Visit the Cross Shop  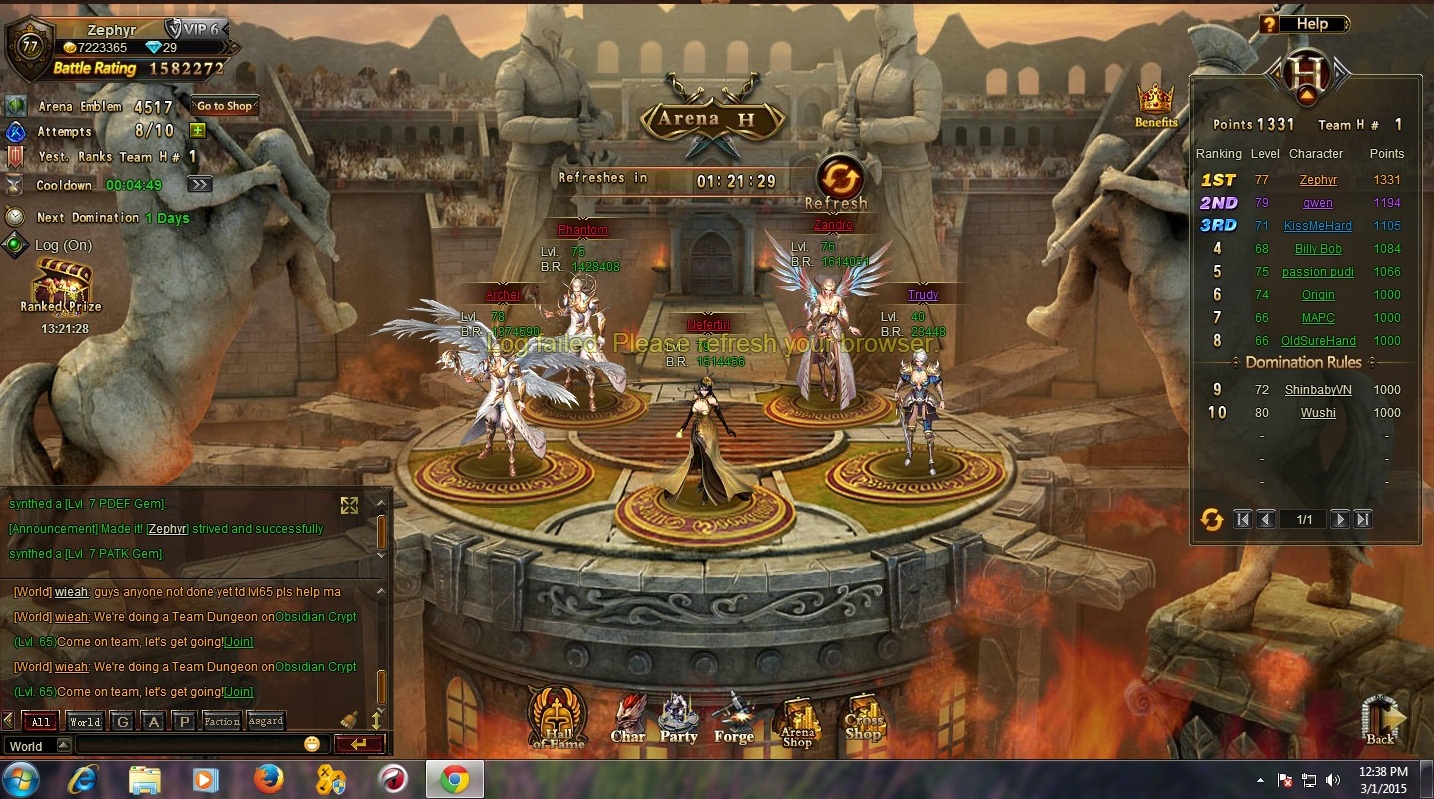click(x=864, y=720)
